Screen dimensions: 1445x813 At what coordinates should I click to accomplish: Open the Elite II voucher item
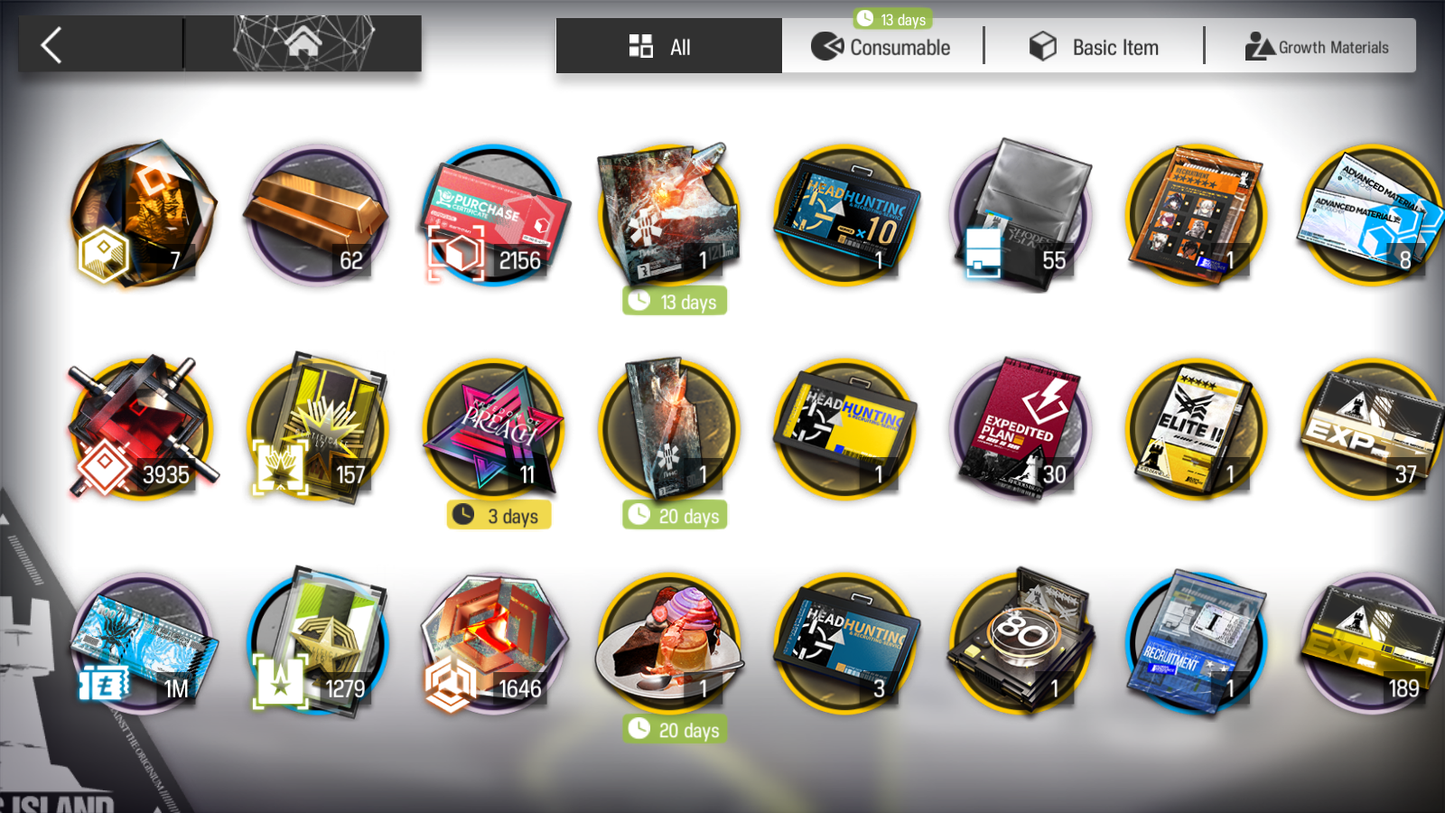click(1196, 429)
